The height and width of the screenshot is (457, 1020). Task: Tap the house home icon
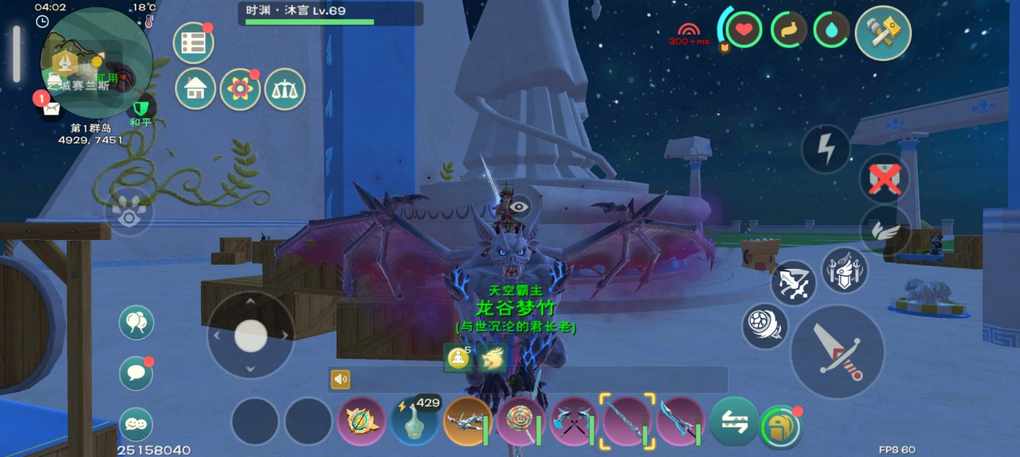195,89
